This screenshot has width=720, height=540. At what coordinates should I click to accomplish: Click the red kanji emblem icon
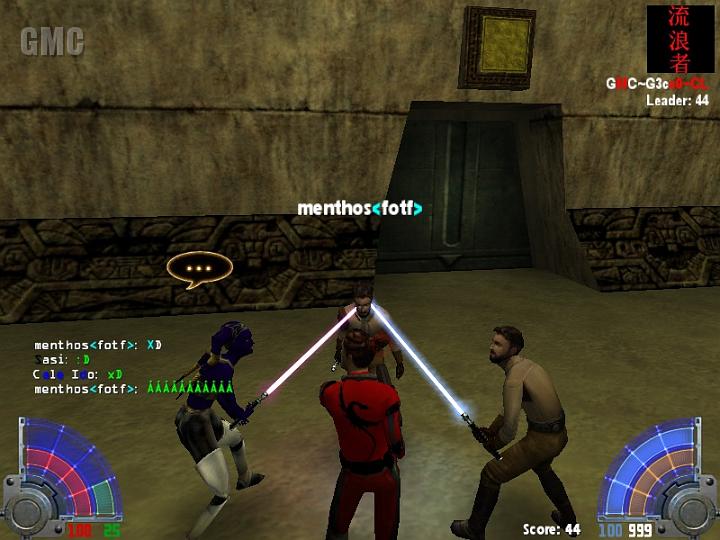coord(679,39)
